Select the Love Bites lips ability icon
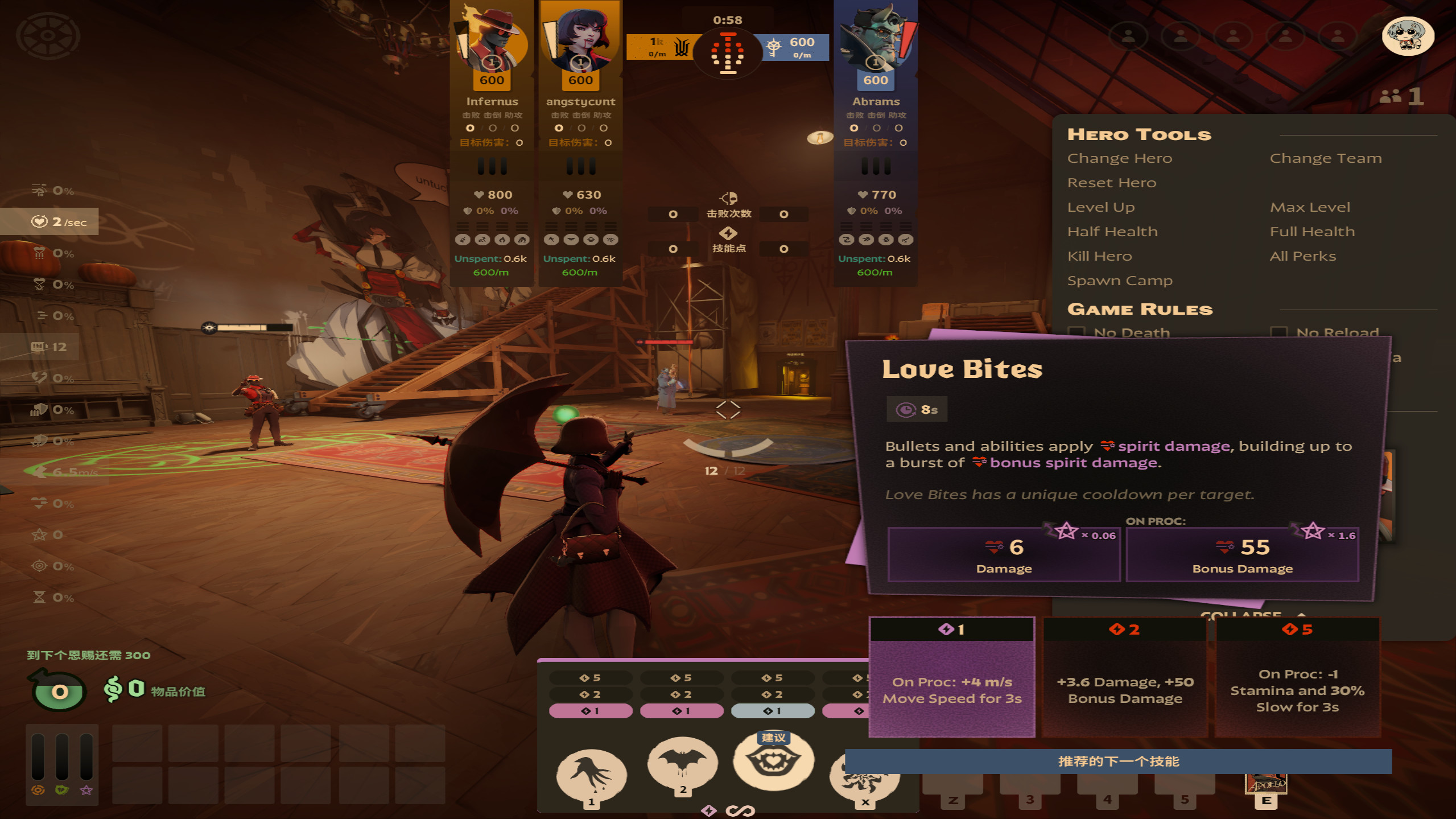This screenshot has height=819, width=1456. pyautogui.click(x=773, y=762)
